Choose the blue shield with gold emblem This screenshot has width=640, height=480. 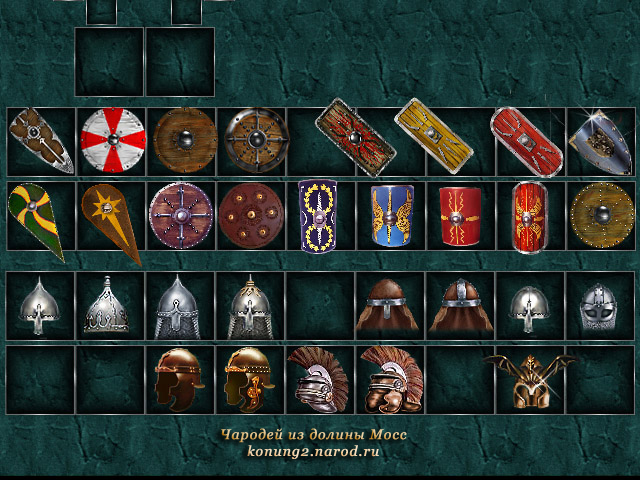(x=391, y=214)
